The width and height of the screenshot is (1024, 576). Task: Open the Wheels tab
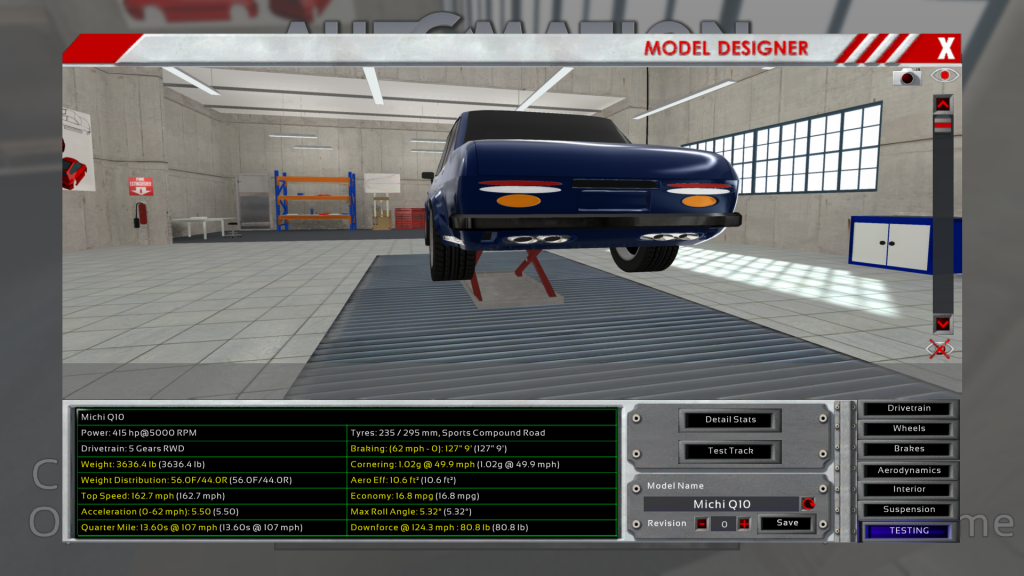(x=909, y=429)
